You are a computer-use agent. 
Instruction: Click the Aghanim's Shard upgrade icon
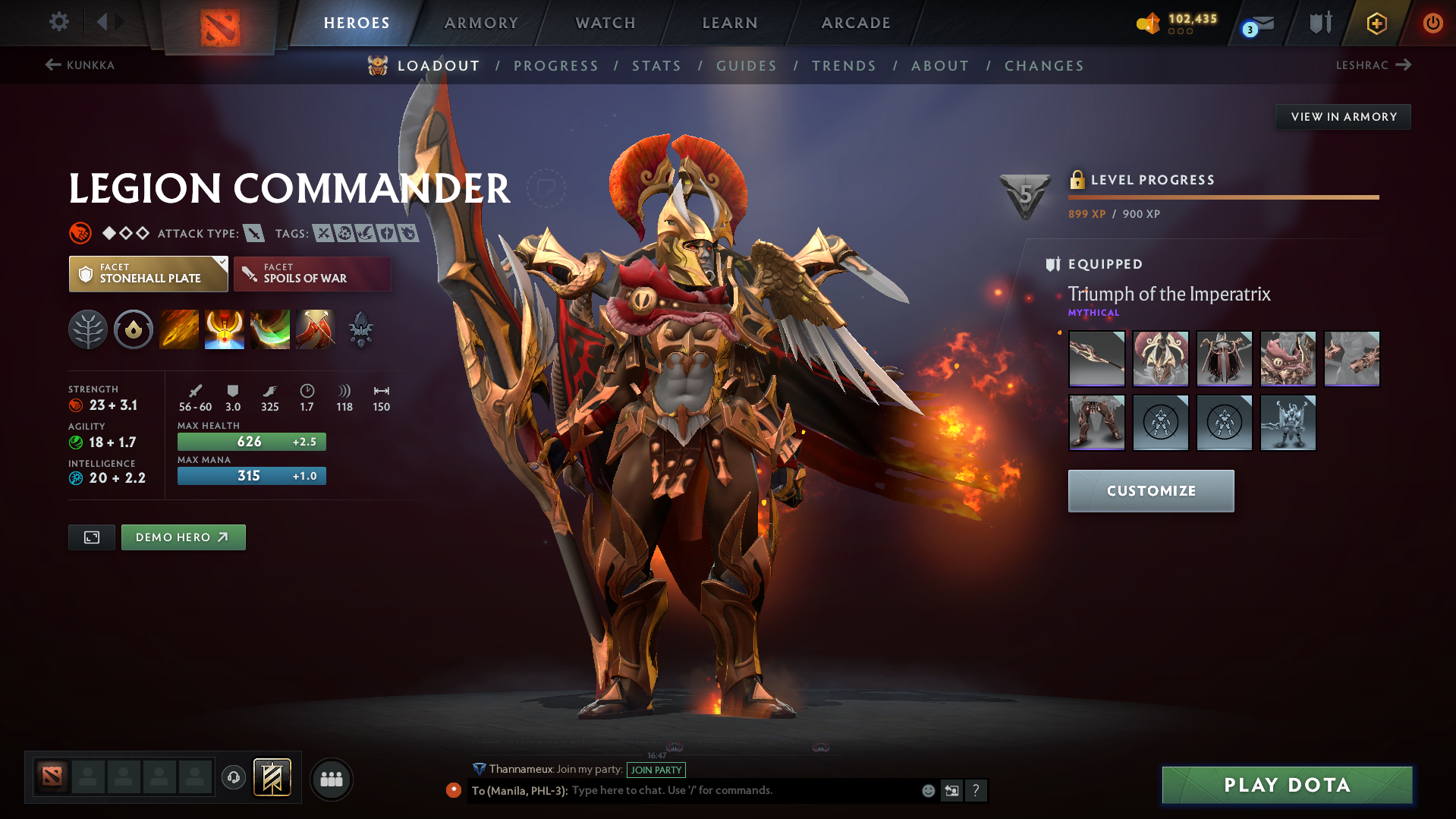pyautogui.click(x=360, y=329)
